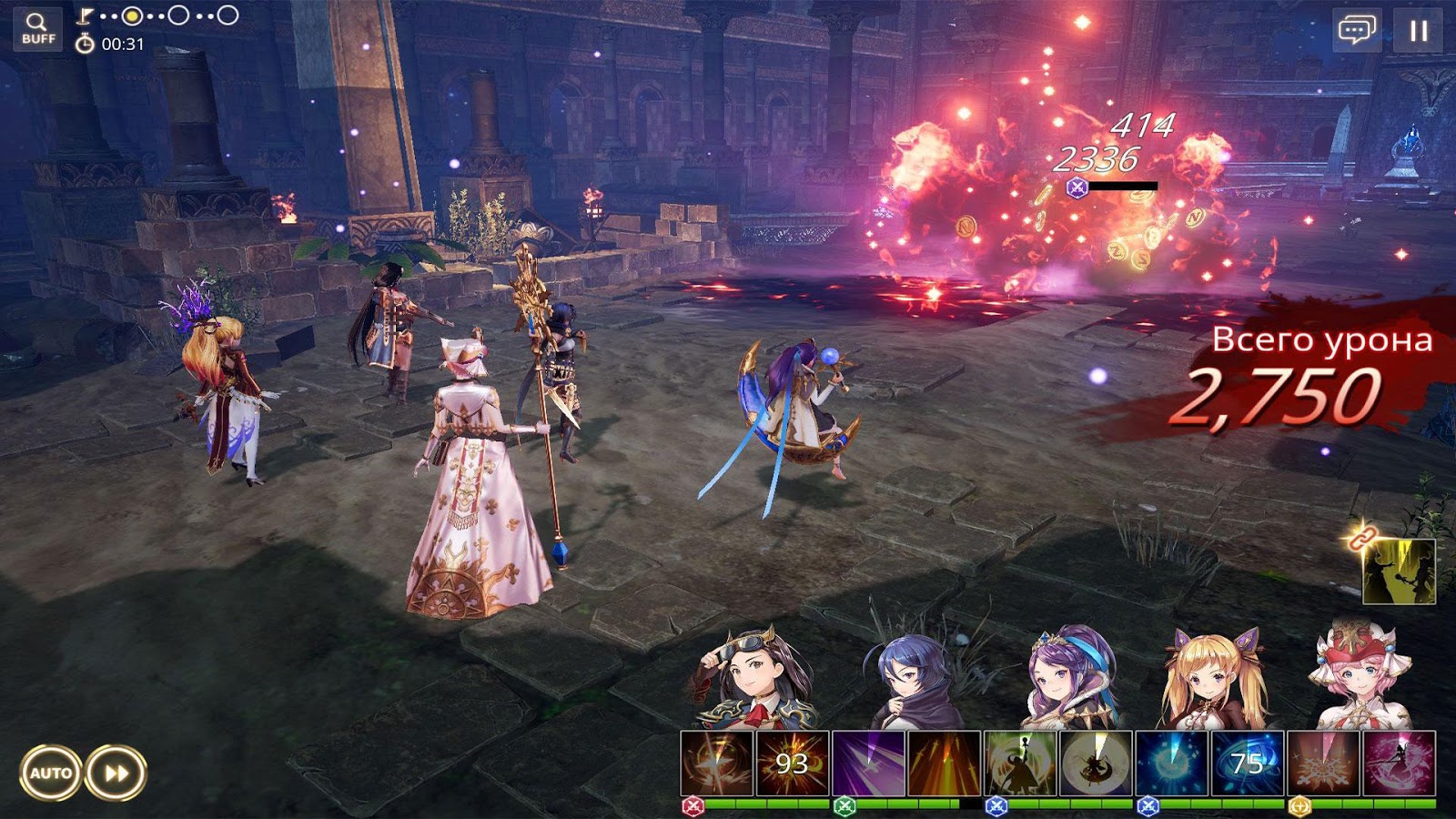
Task: Open the BUFF magnifier panel
Action: pyautogui.click(x=38, y=28)
